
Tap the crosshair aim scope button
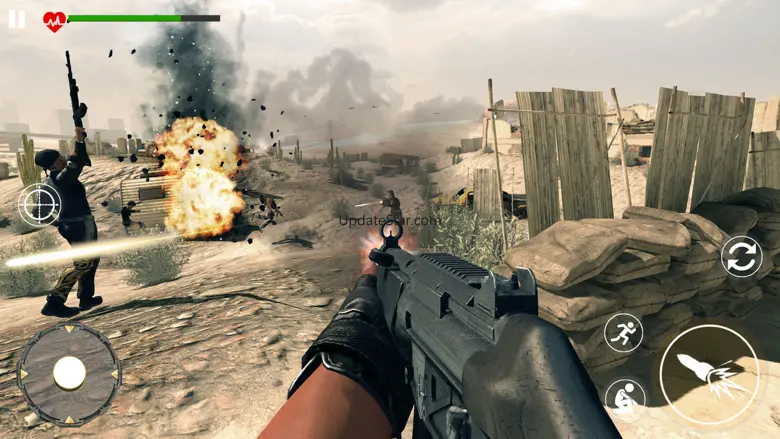point(40,205)
